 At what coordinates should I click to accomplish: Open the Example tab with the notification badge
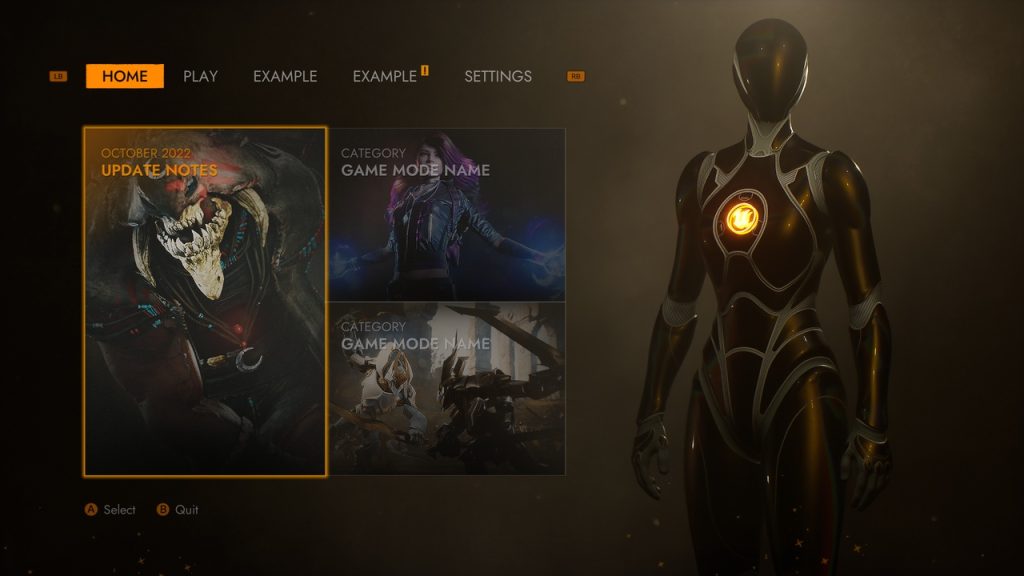coord(385,76)
